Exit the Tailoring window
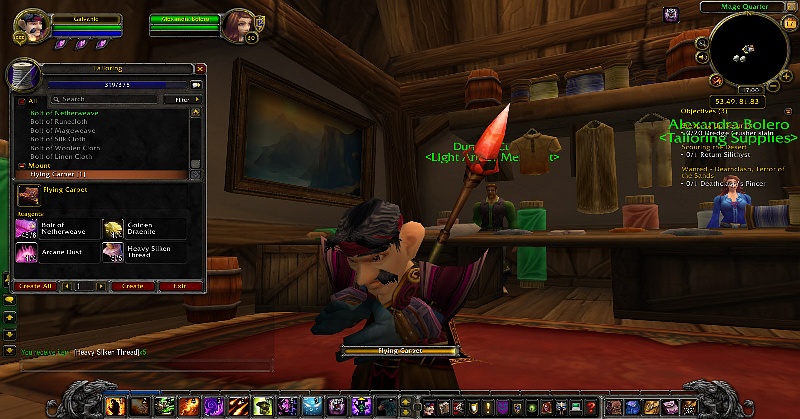Viewport: 800px width, 419px height. [x=179, y=286]
